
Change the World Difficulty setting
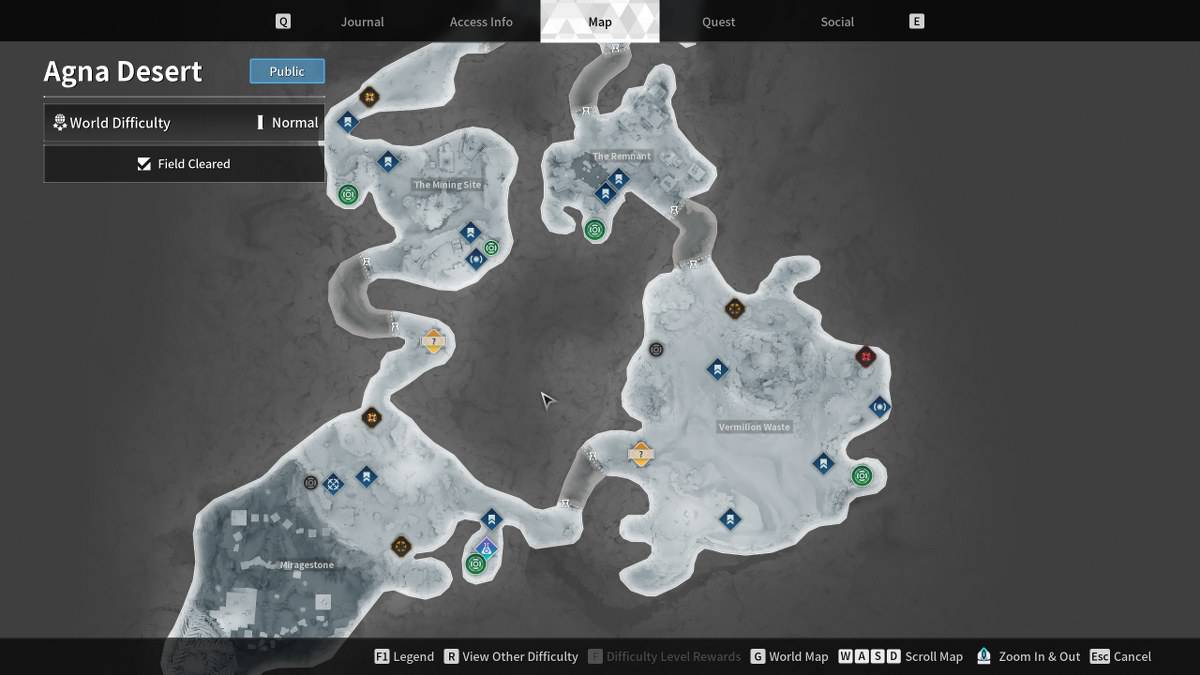tap(184, 123)
